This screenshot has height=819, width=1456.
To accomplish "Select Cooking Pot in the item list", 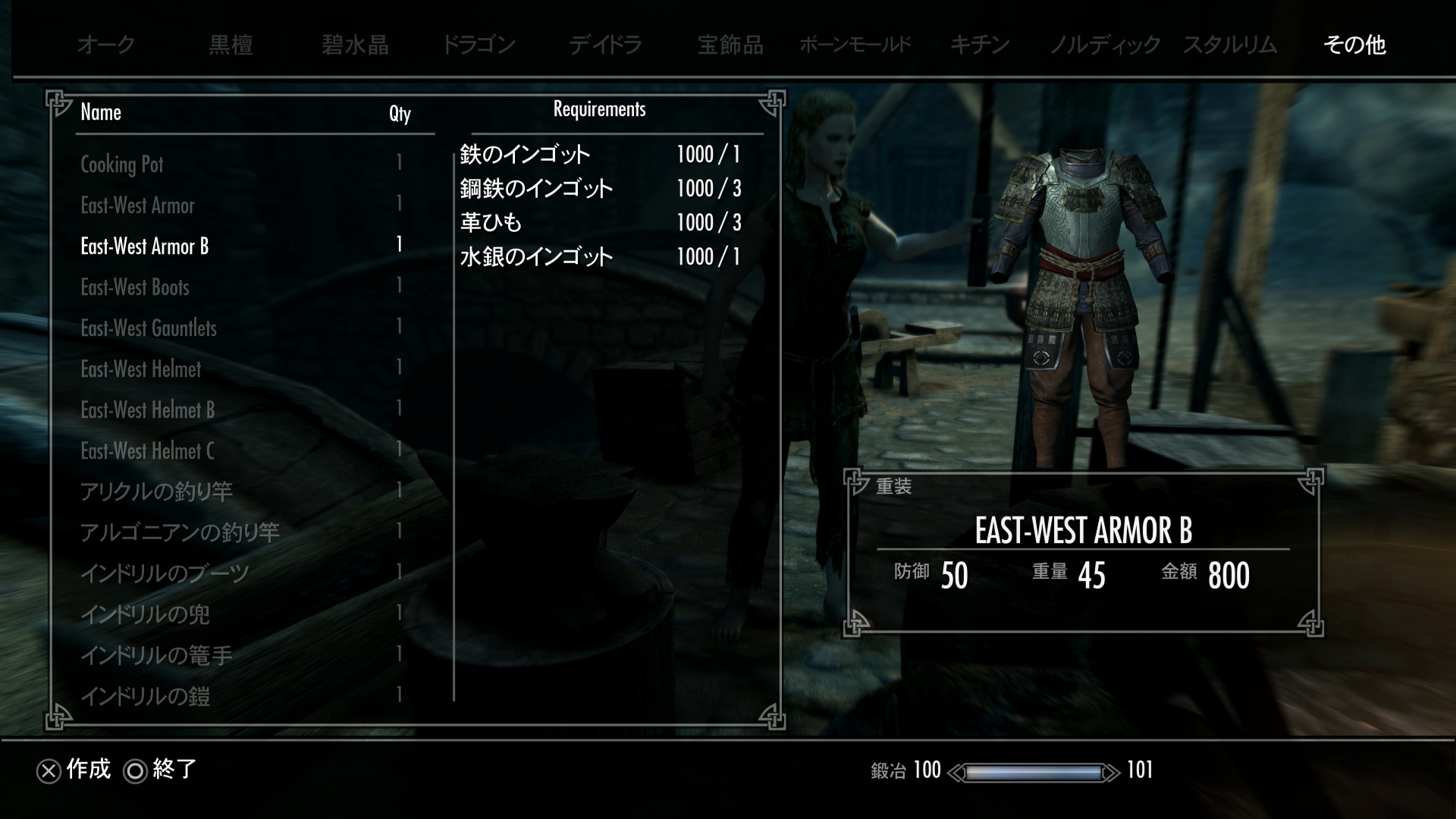I will tap(122, 165).
